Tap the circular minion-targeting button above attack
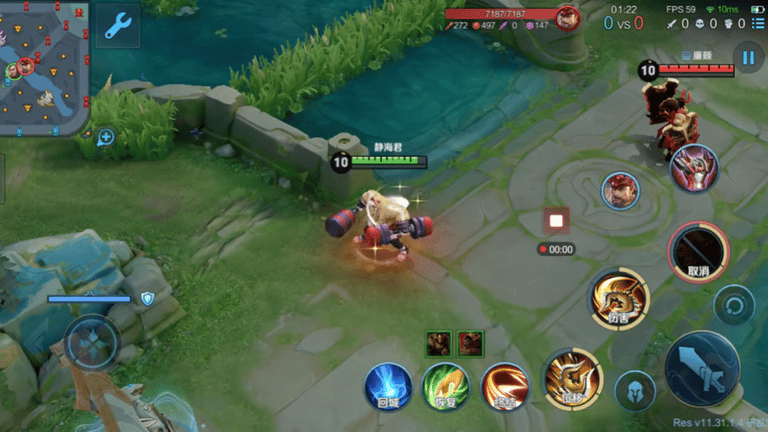Viewport: 768px width, 432px height. tap(735, 304)
